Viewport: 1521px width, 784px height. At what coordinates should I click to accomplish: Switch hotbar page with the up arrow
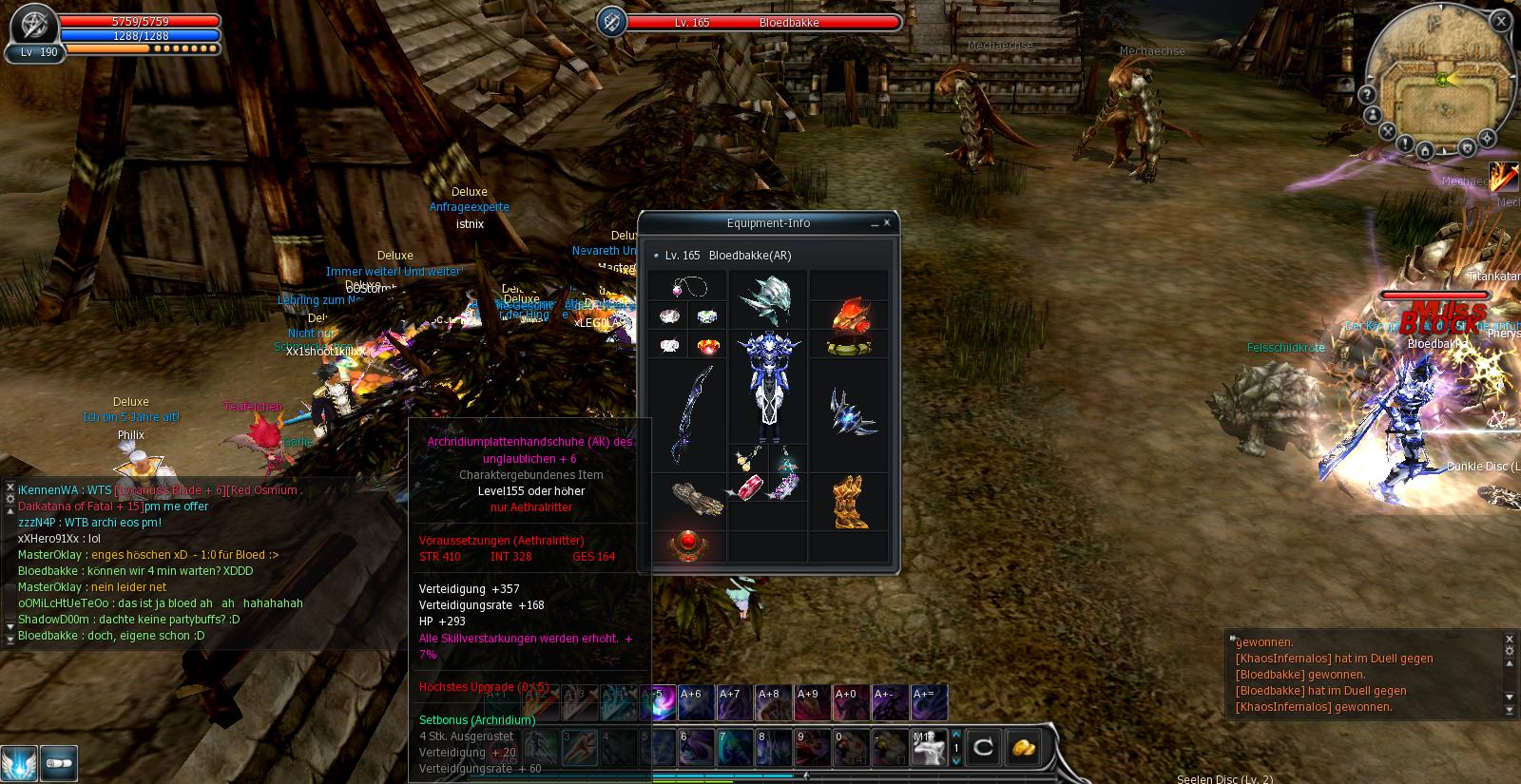(956, 735)
